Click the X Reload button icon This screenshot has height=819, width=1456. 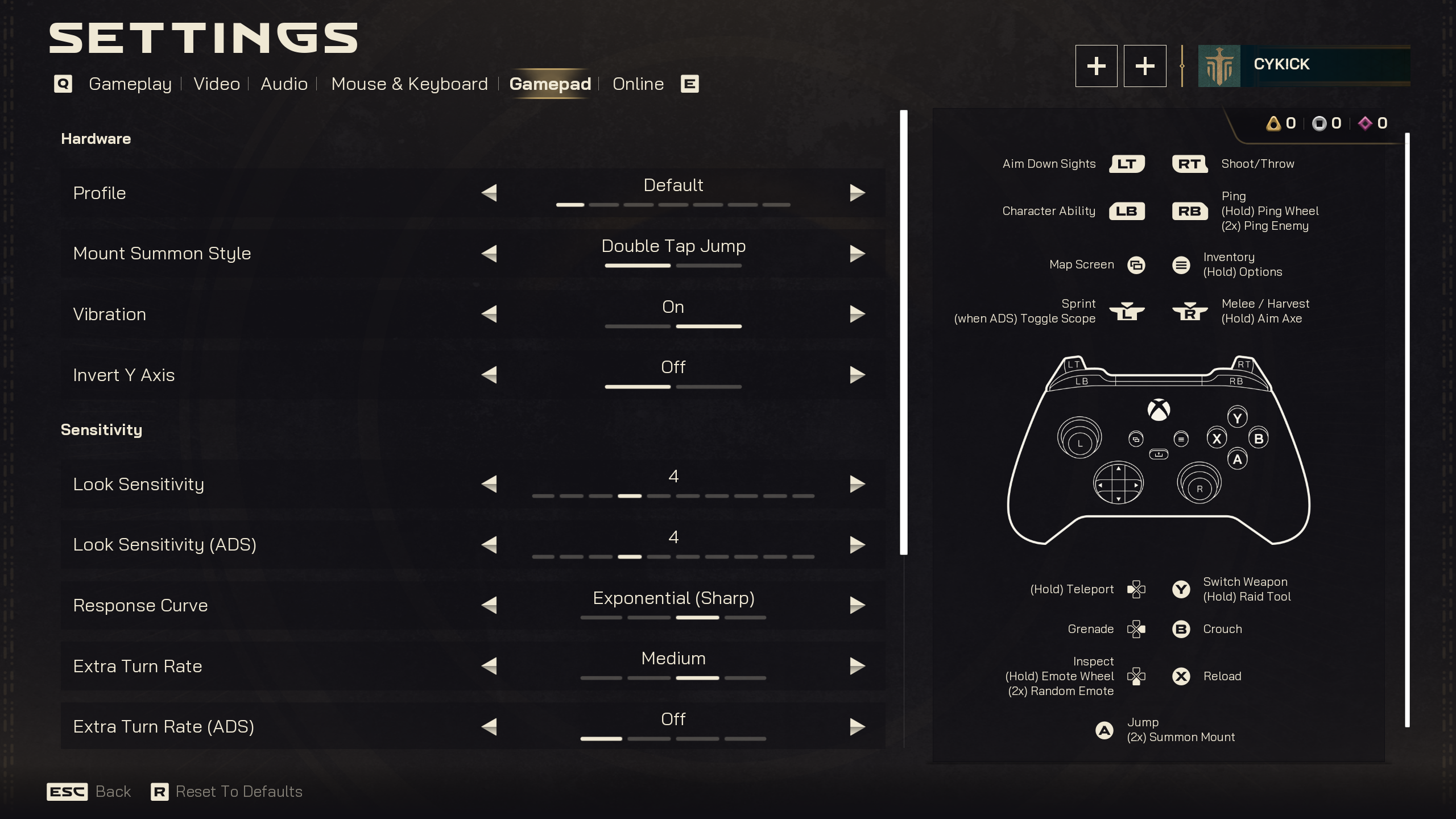click(x=1182, y=676)
